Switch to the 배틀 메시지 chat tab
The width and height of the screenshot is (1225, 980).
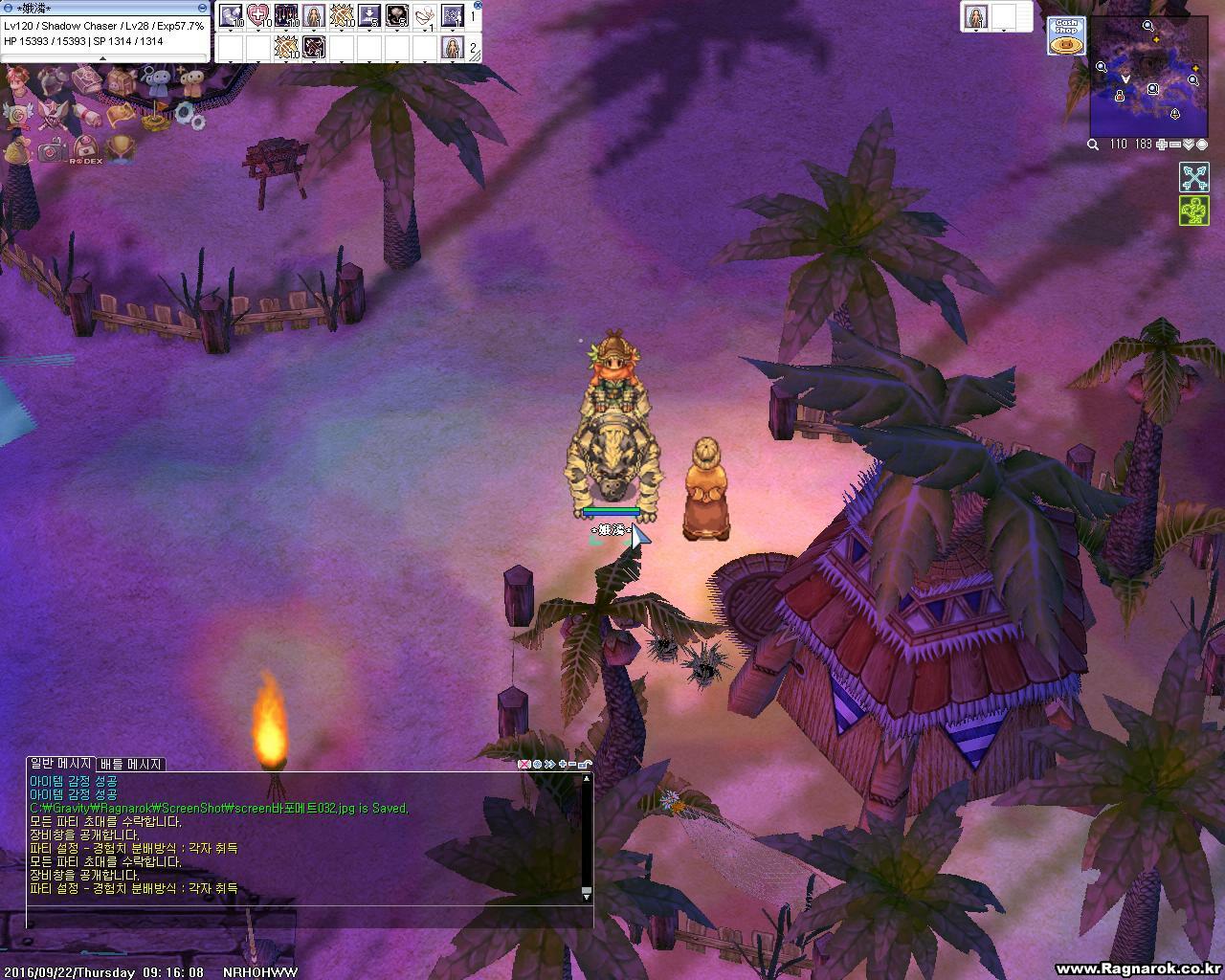[131, 764]
